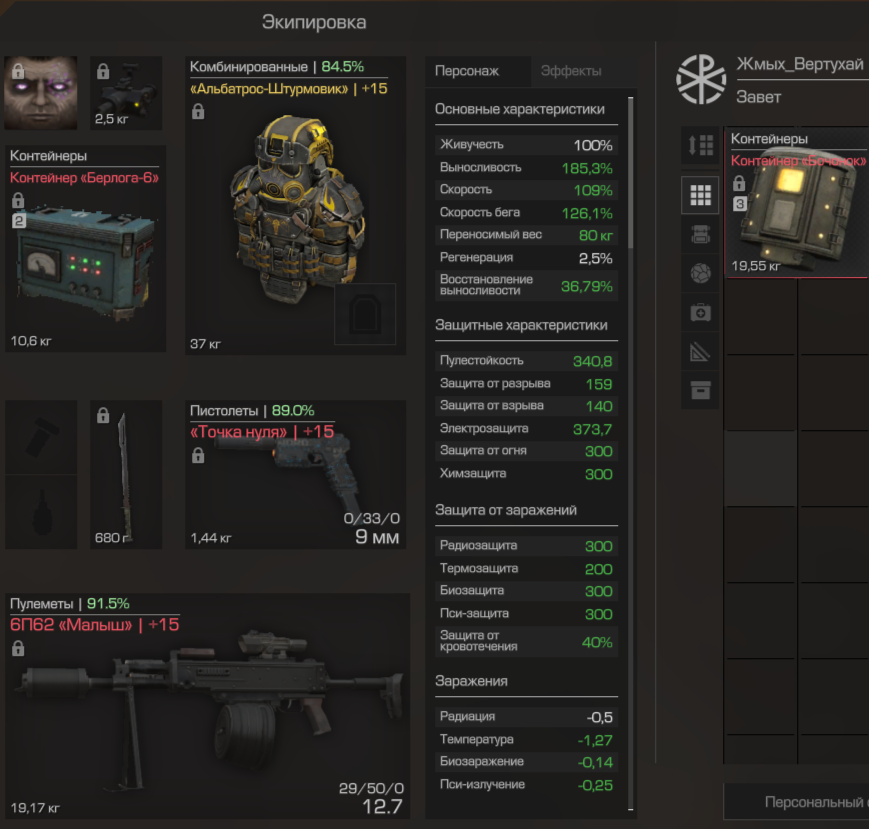This screenshot has width=869, height=829.
Task: Click the Завет faction emblem
Action: pos(701,80)
